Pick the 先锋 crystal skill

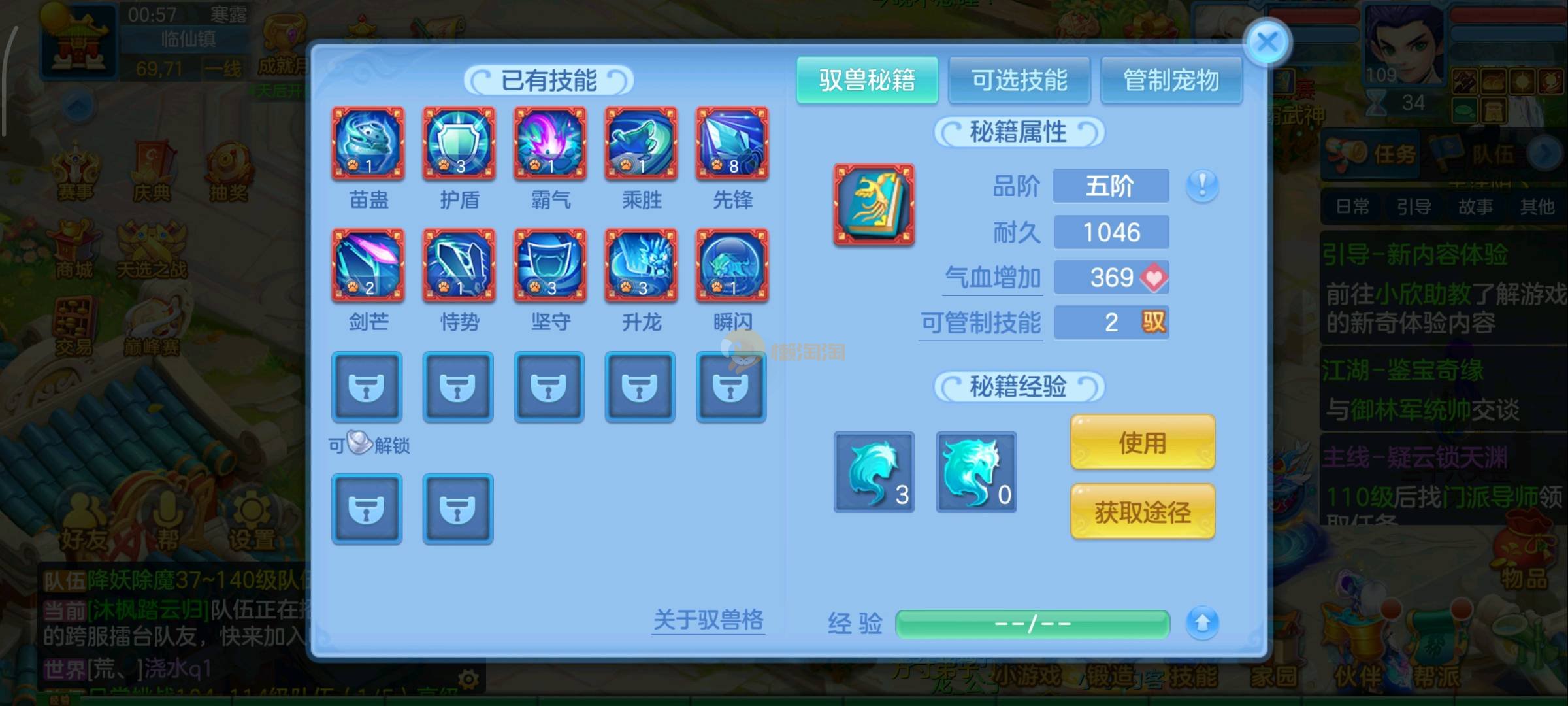(732, 144)
